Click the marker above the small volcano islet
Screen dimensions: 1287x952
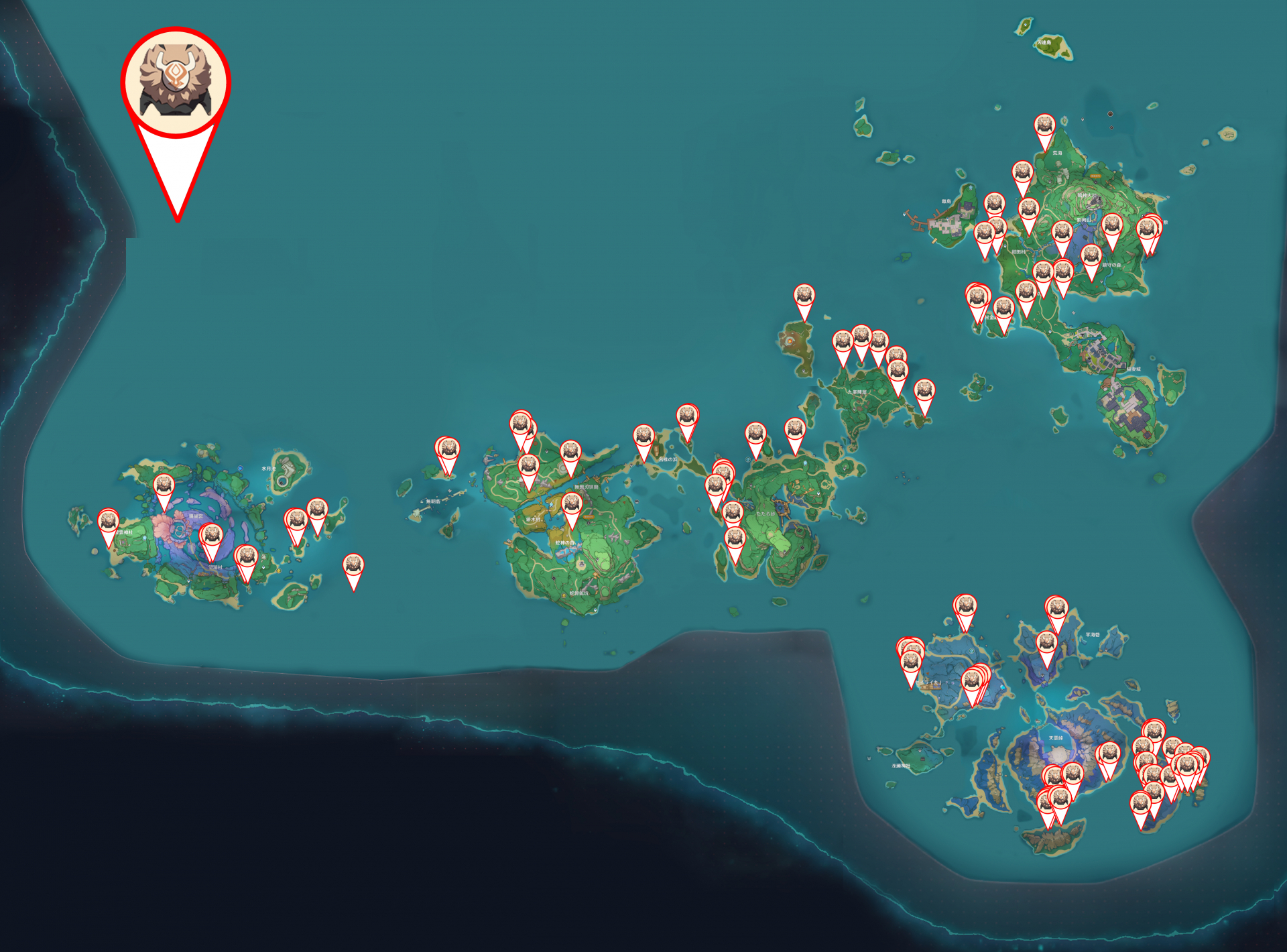point(804,296)
